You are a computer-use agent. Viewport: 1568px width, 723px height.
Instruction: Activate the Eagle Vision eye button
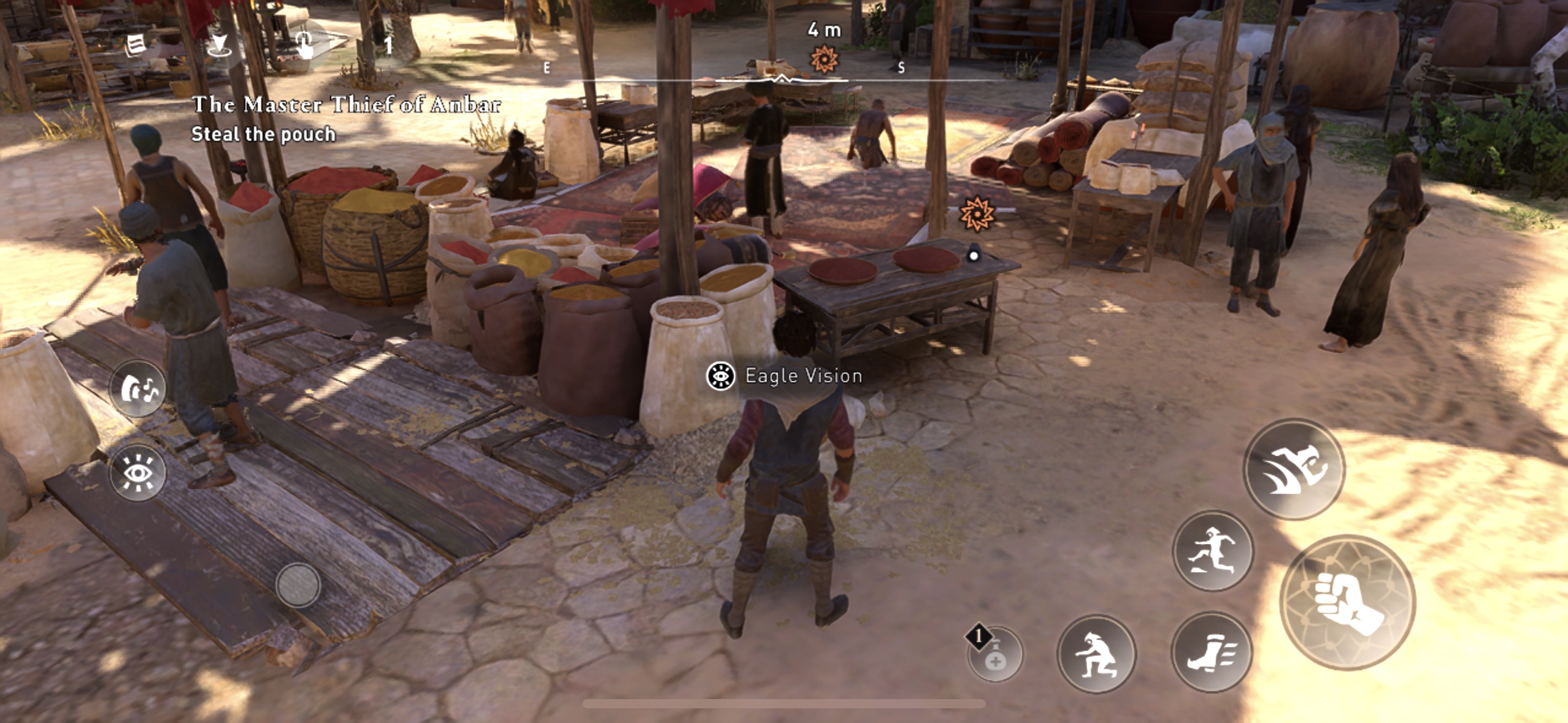138,473
